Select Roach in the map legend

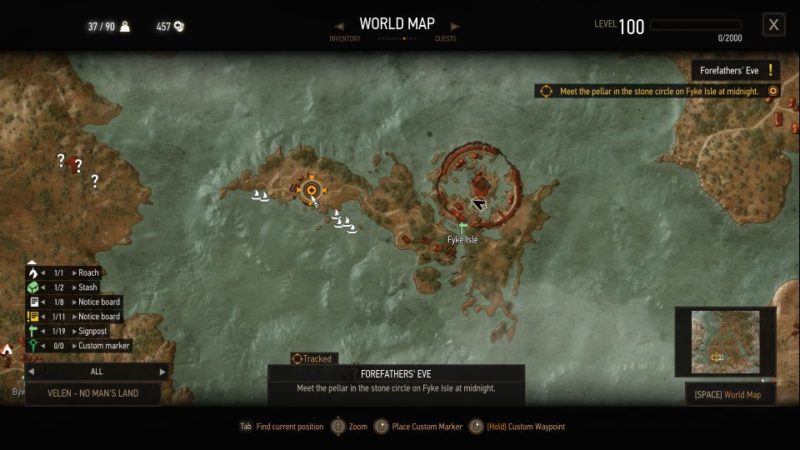click(80, 272)
